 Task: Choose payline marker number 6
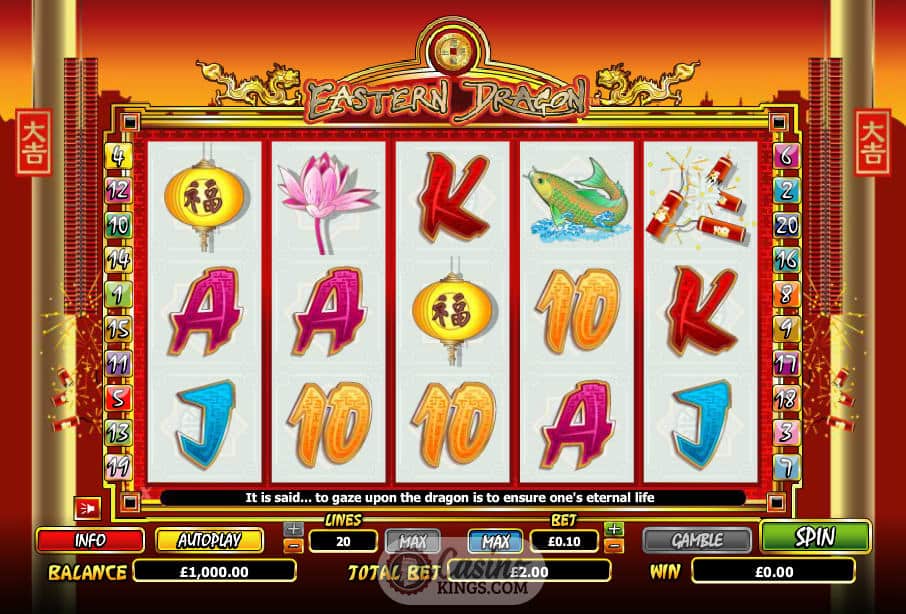[x=787, y=156]
